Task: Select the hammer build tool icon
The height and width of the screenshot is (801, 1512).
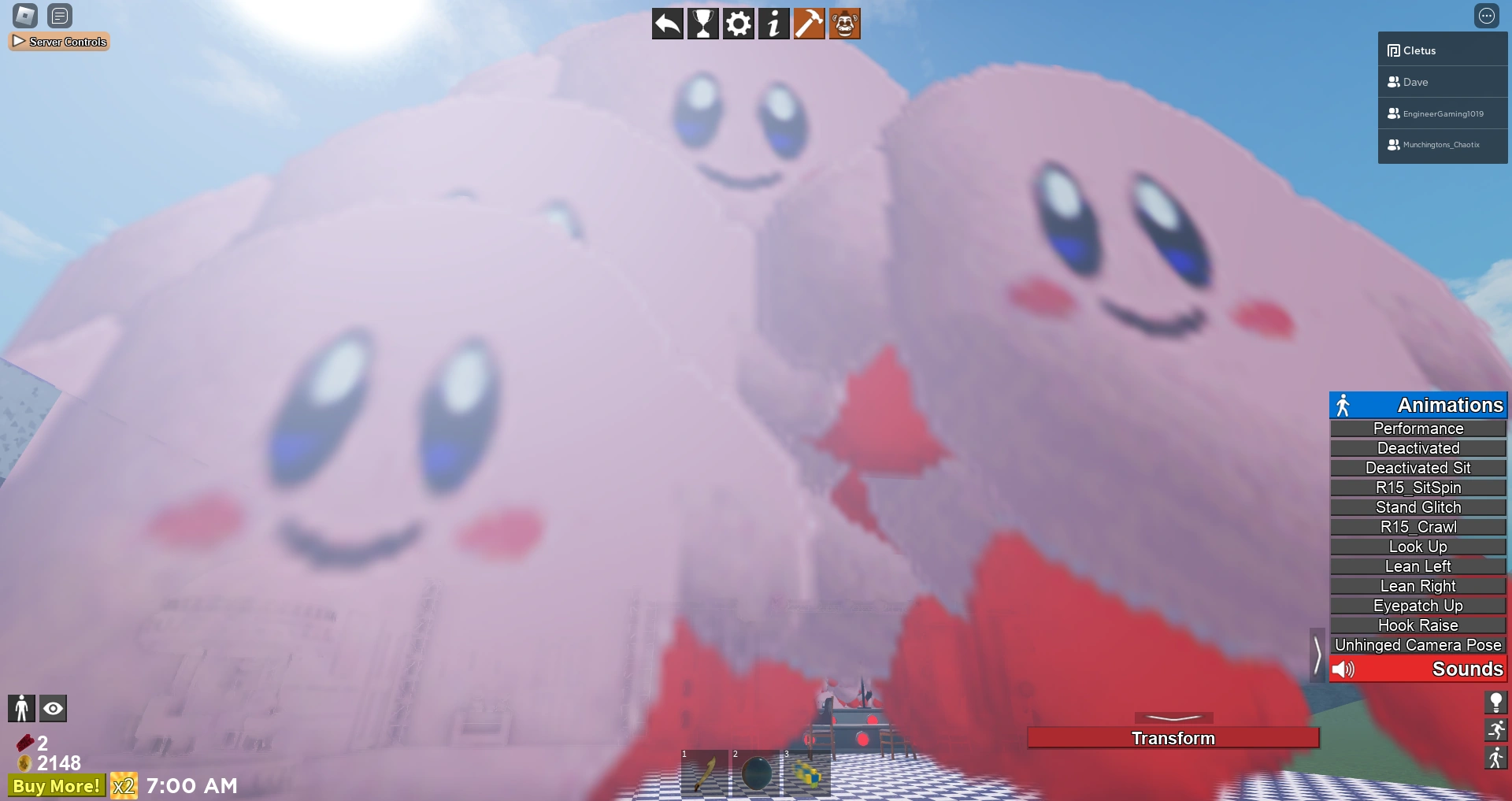Action: pyautogui.click(x=809, y=23)
